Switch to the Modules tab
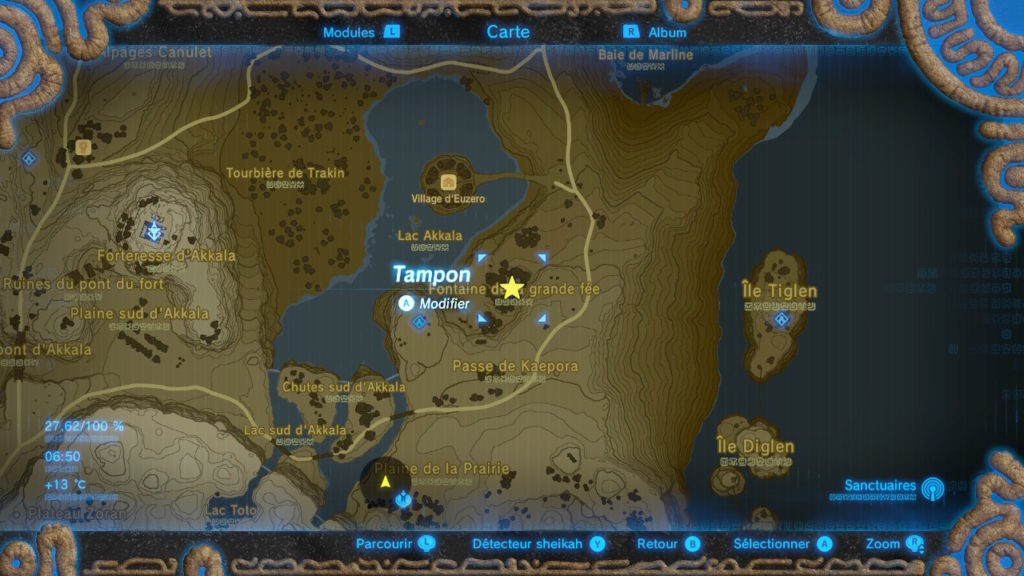Image resolution: width=1024 pixels, height=576 pixels. (x=360, y=32)
